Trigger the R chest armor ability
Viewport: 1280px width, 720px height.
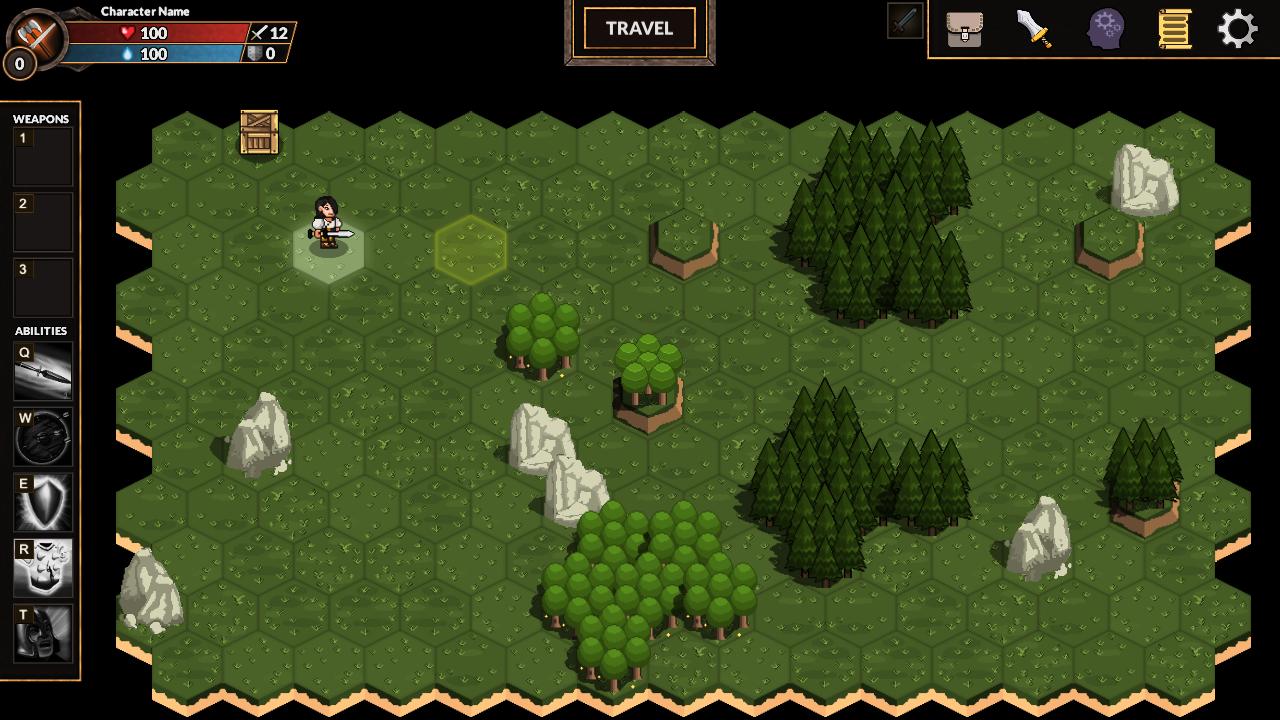[43, 567]
